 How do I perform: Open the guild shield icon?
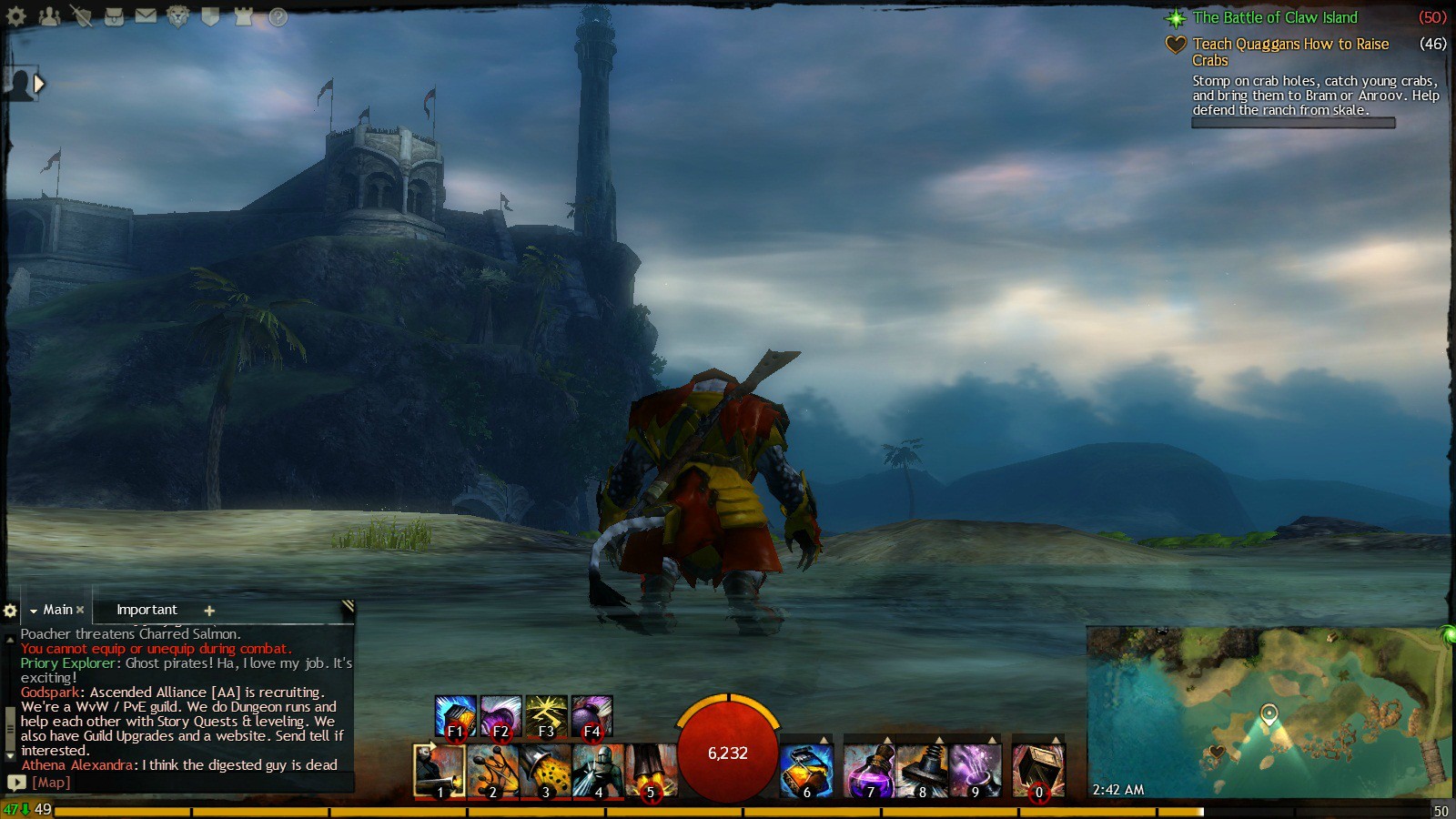click(210, 15)
